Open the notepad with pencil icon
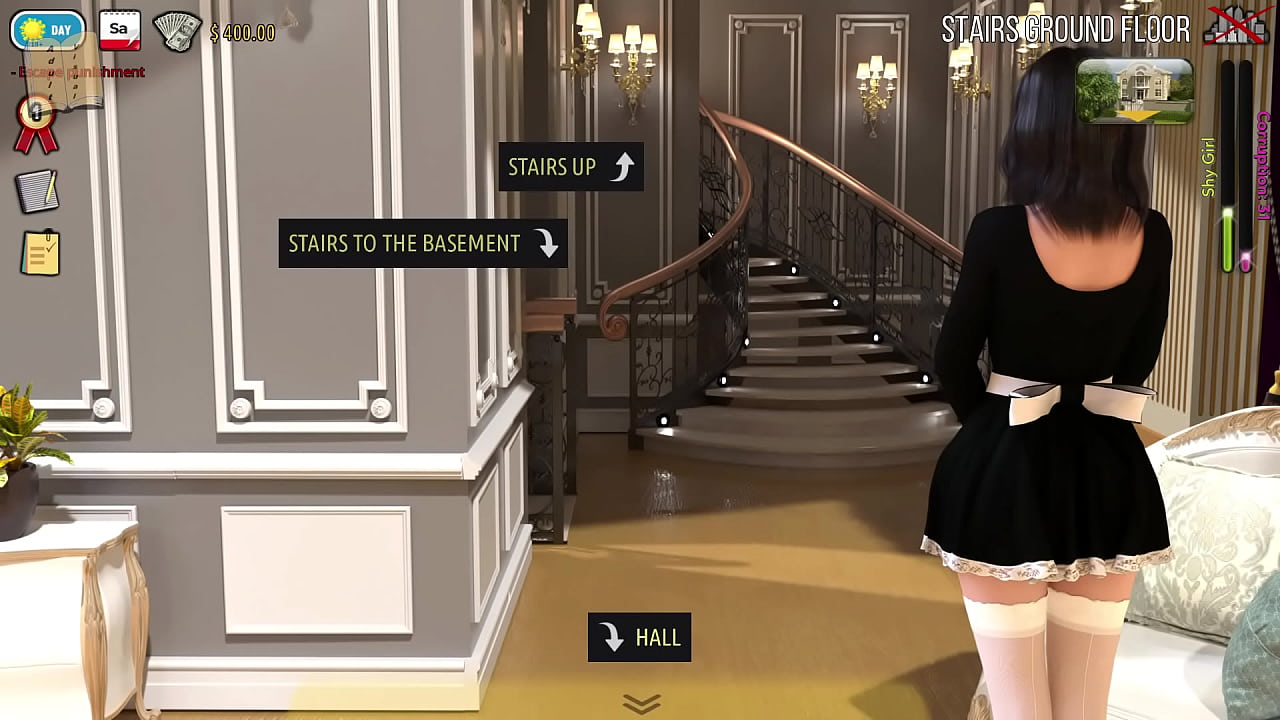This screenshot has width=1280, height=720. click(38, 191)
